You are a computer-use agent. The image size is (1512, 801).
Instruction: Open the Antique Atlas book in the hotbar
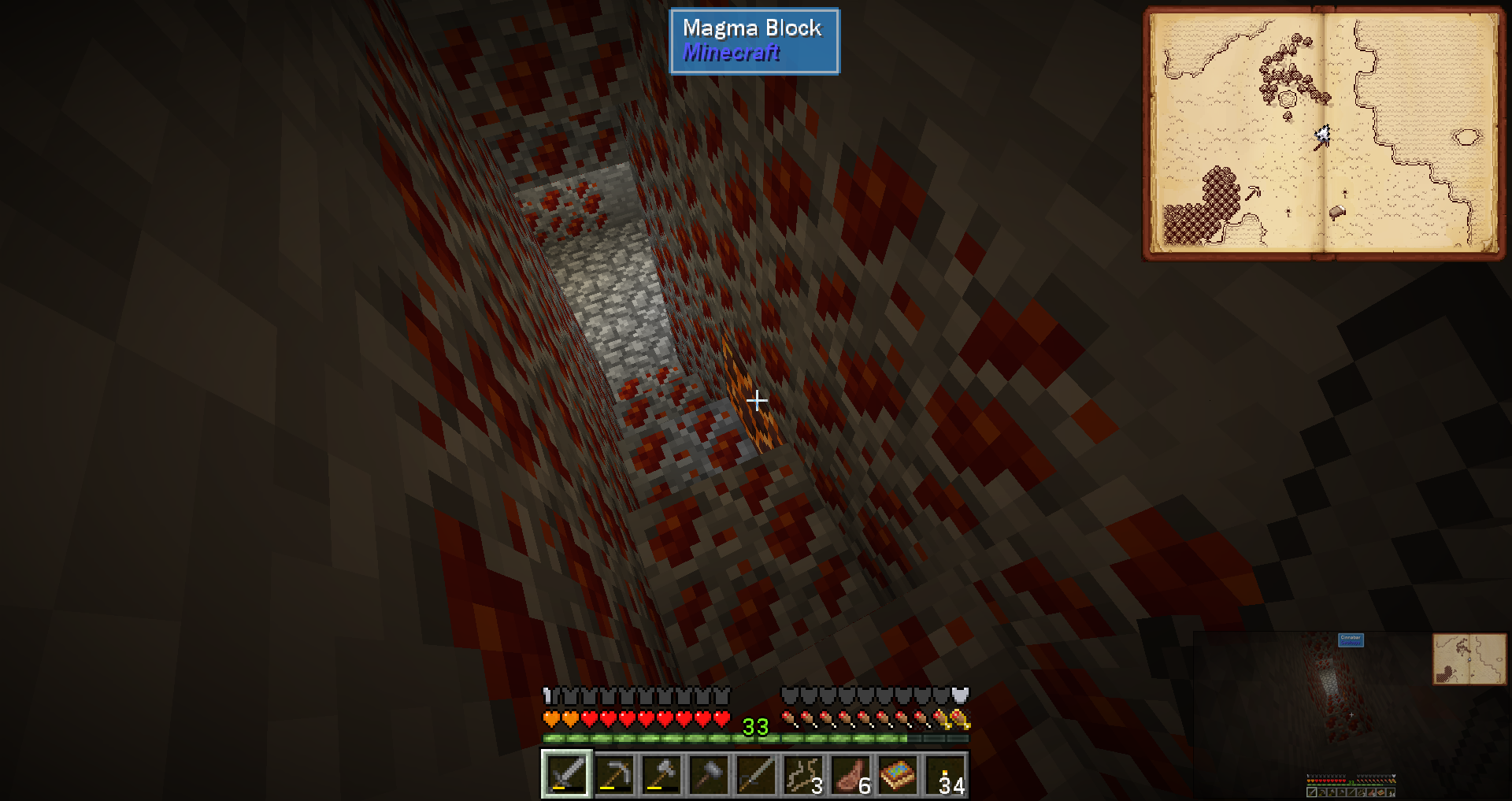pos(897,774)
